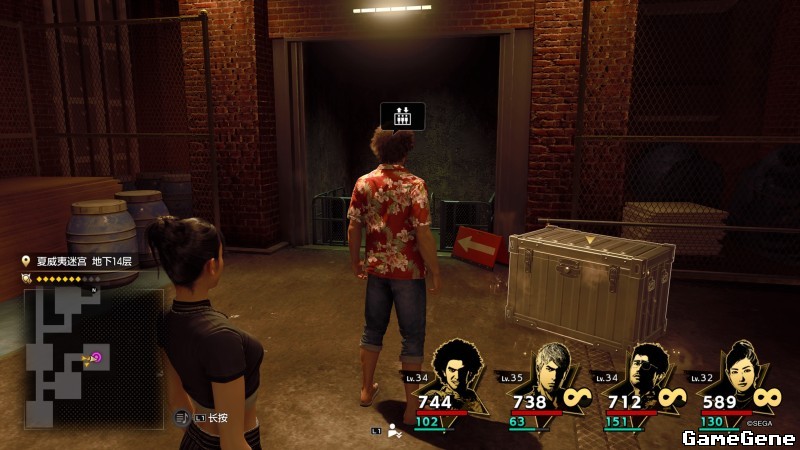Select the Lv.32 female party member portrait
800x450 pixels.
pyautogui.click(x=740, y=370)
